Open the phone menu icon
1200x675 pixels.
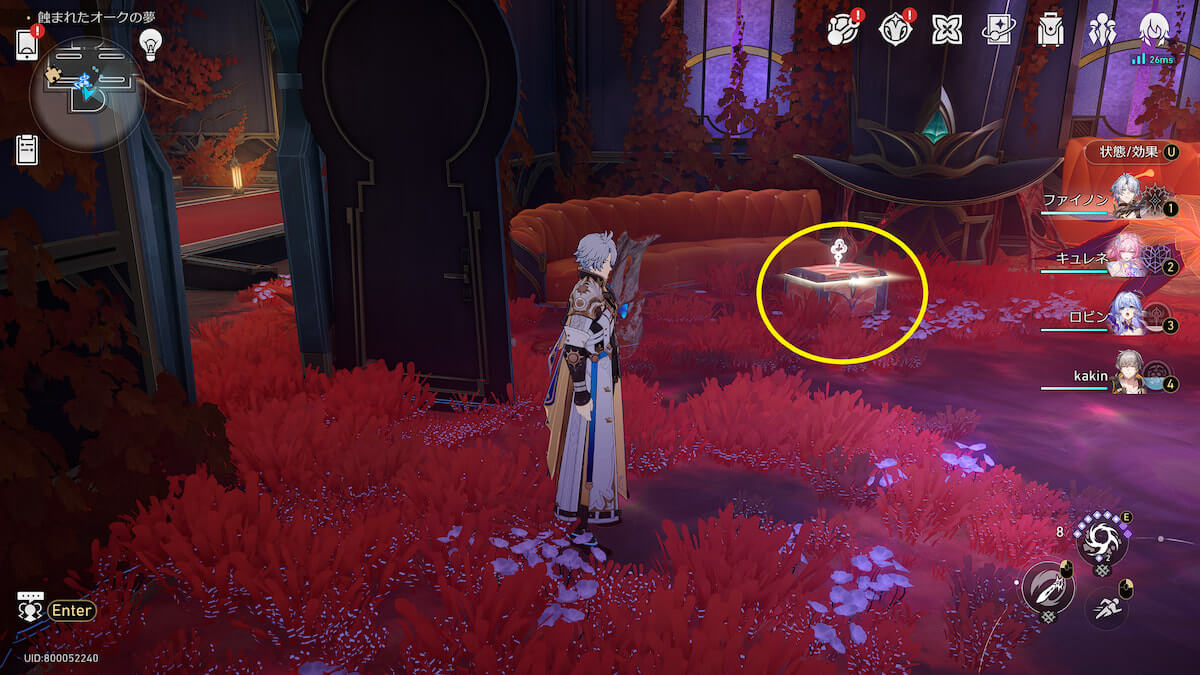click(x=27, y=44)
